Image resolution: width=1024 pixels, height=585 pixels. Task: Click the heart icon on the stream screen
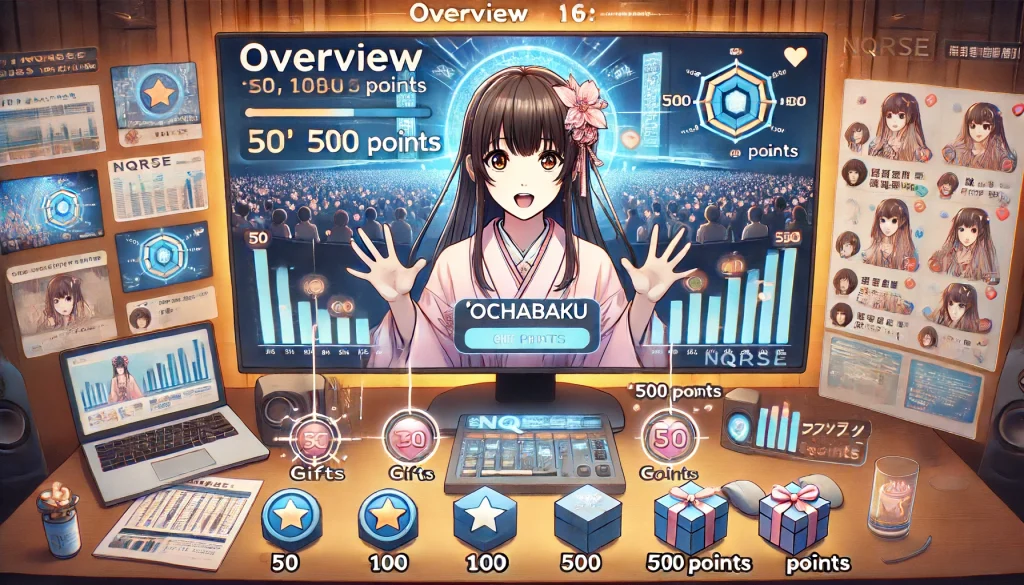click(796, 57)
